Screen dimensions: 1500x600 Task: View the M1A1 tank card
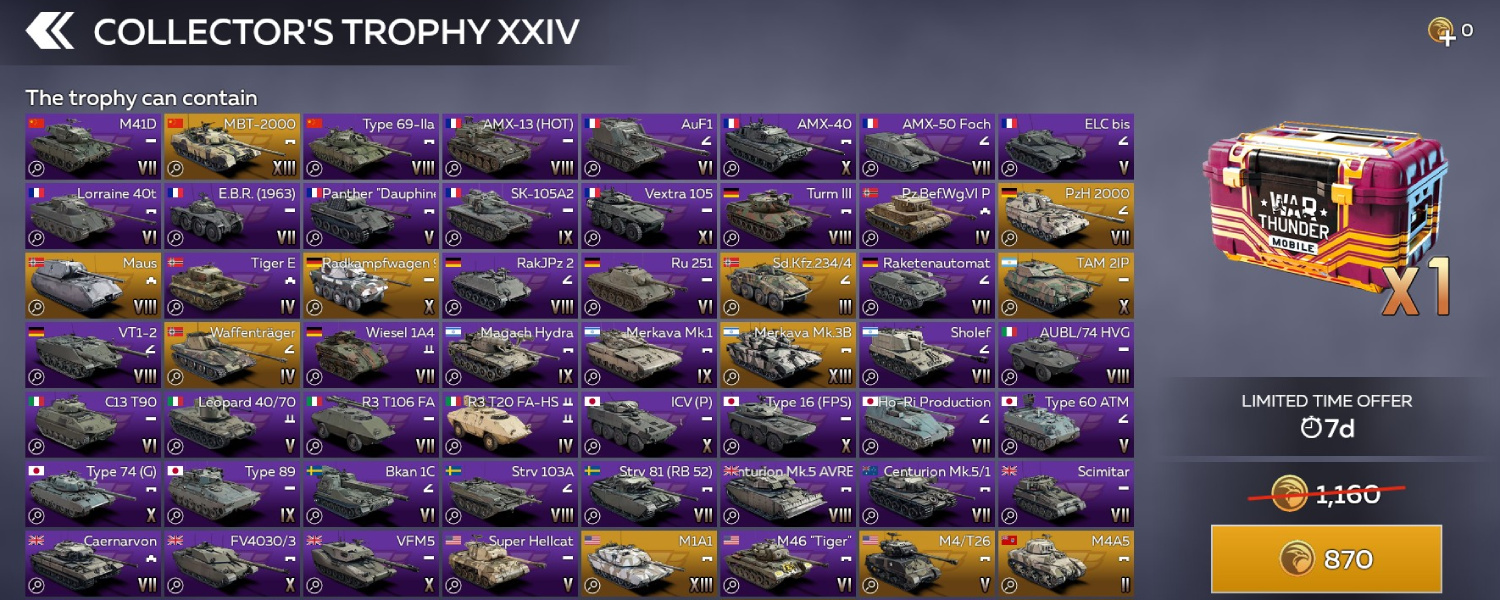click(649, 564)
